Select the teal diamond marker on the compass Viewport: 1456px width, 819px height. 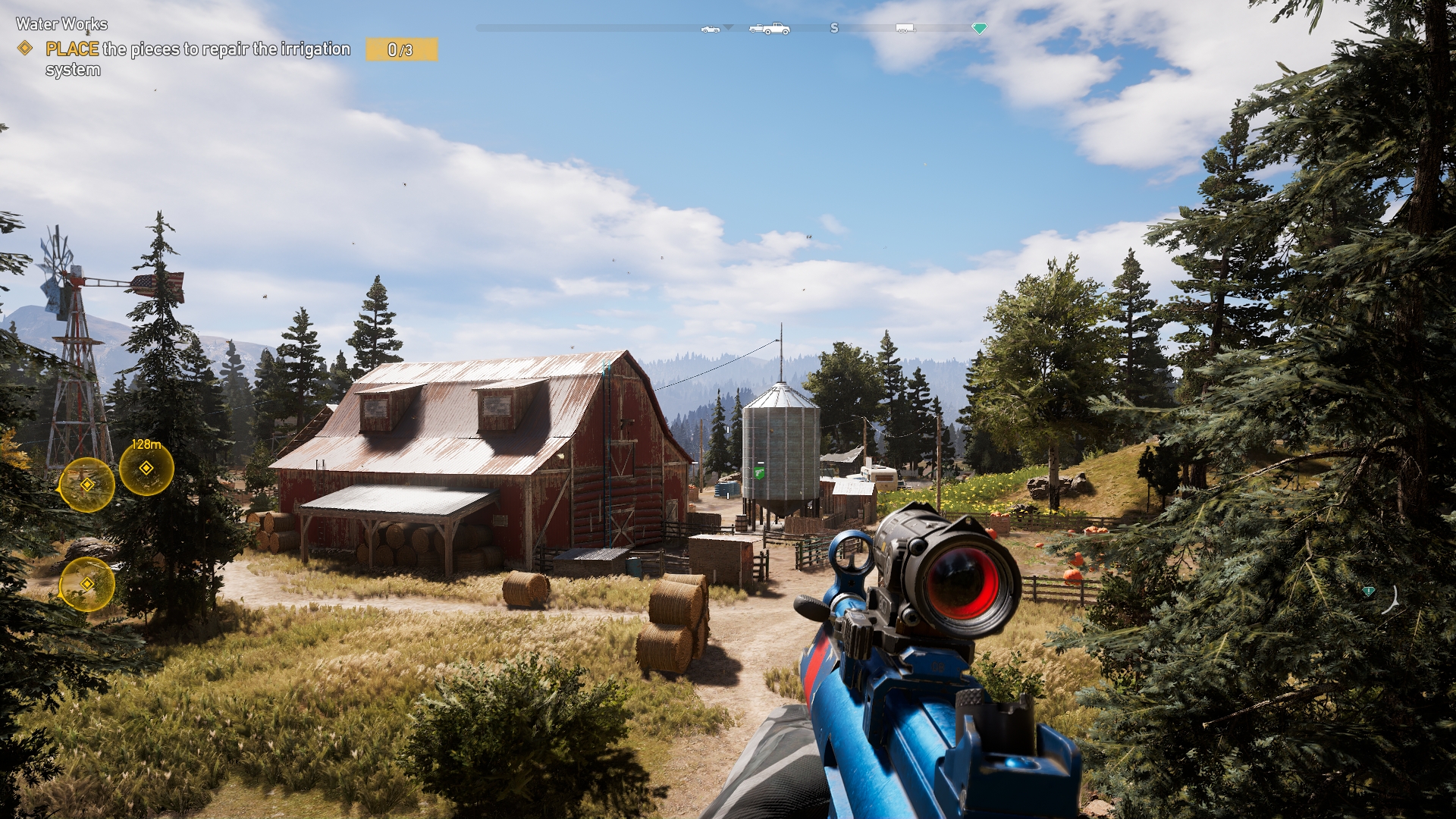pyautogui.click(x=979, y=28)
